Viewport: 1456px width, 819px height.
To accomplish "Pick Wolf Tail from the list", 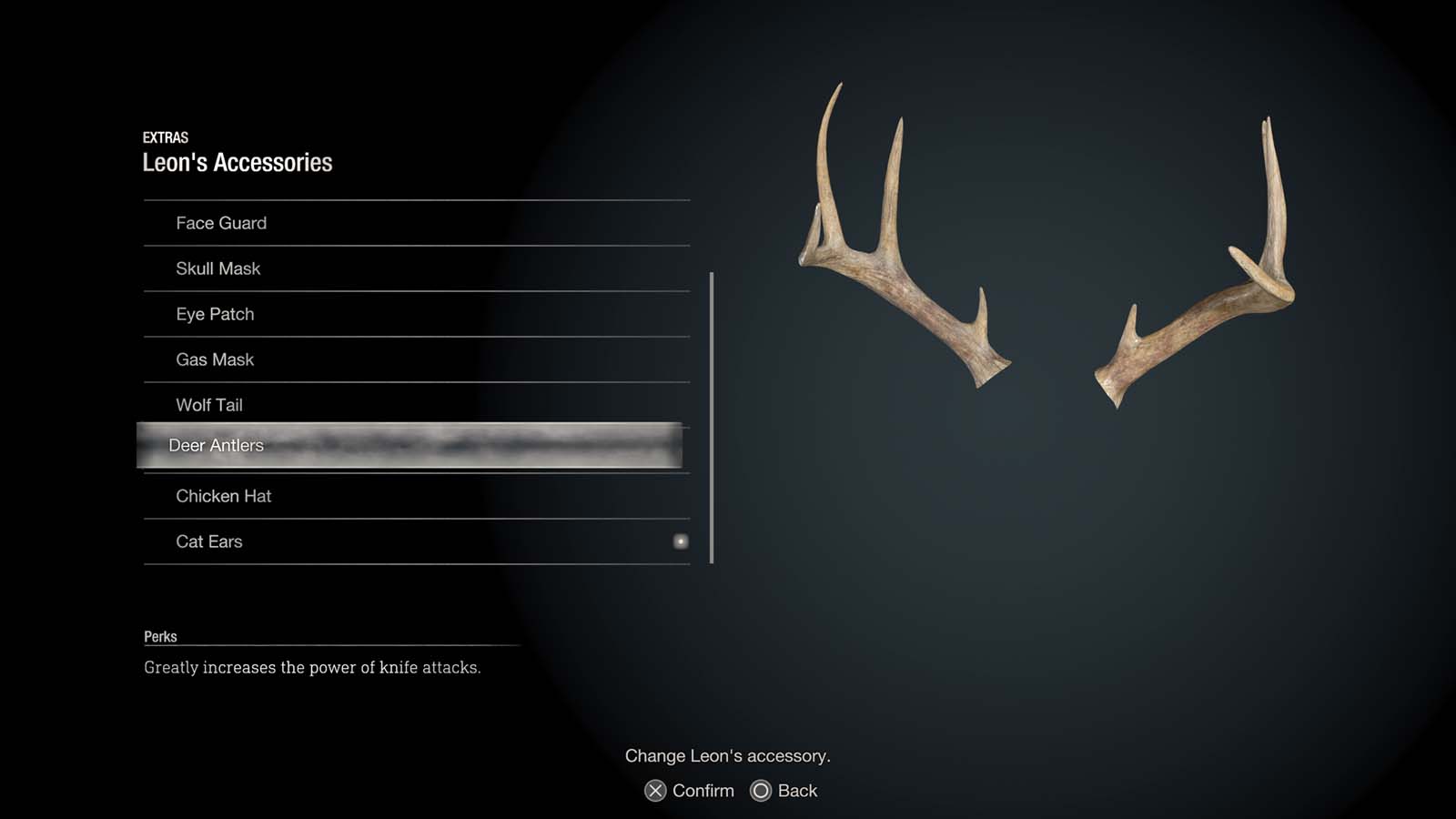I will [209, 405].
